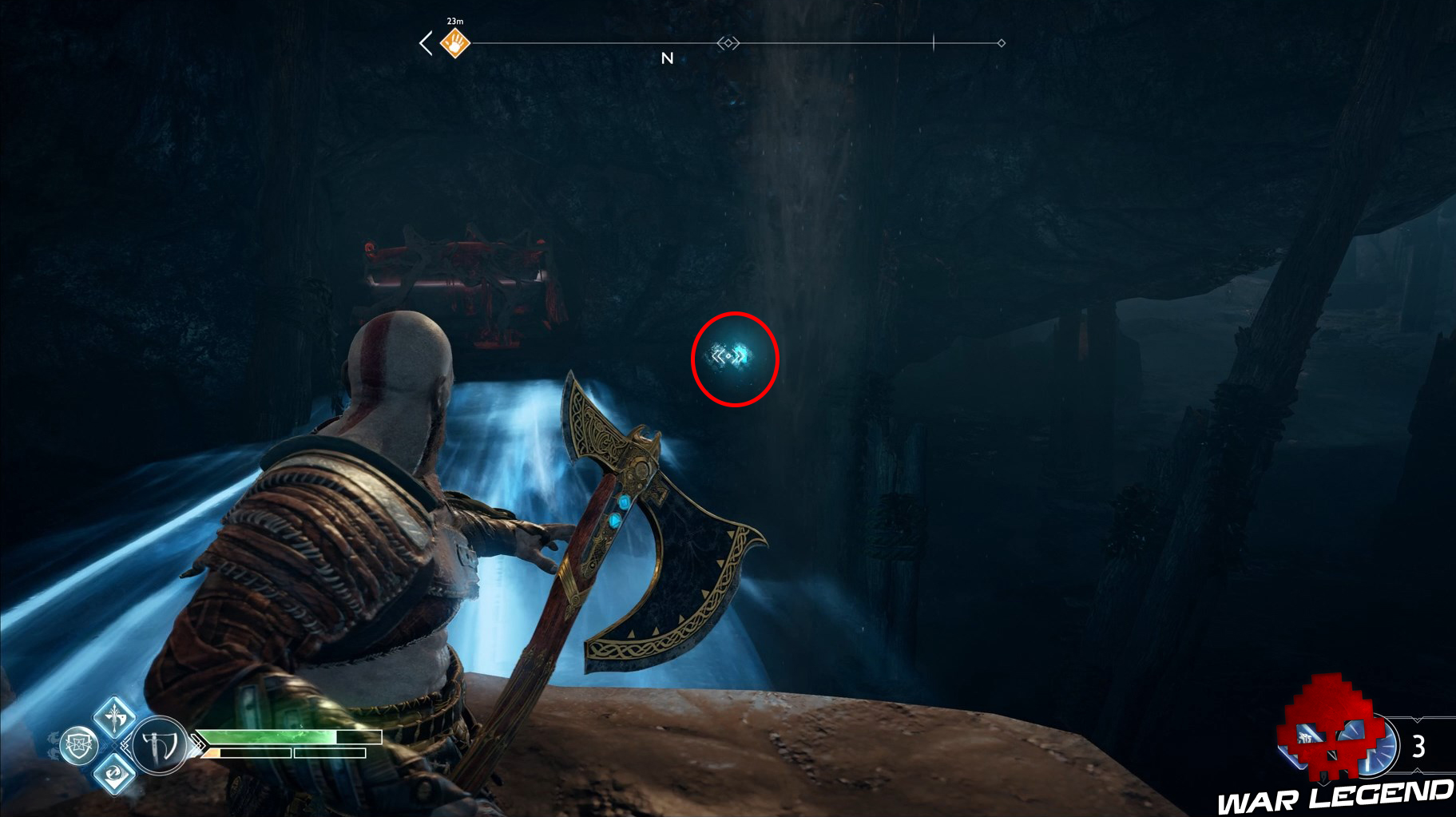Click the enemy counter number 3

[1420, 745]
